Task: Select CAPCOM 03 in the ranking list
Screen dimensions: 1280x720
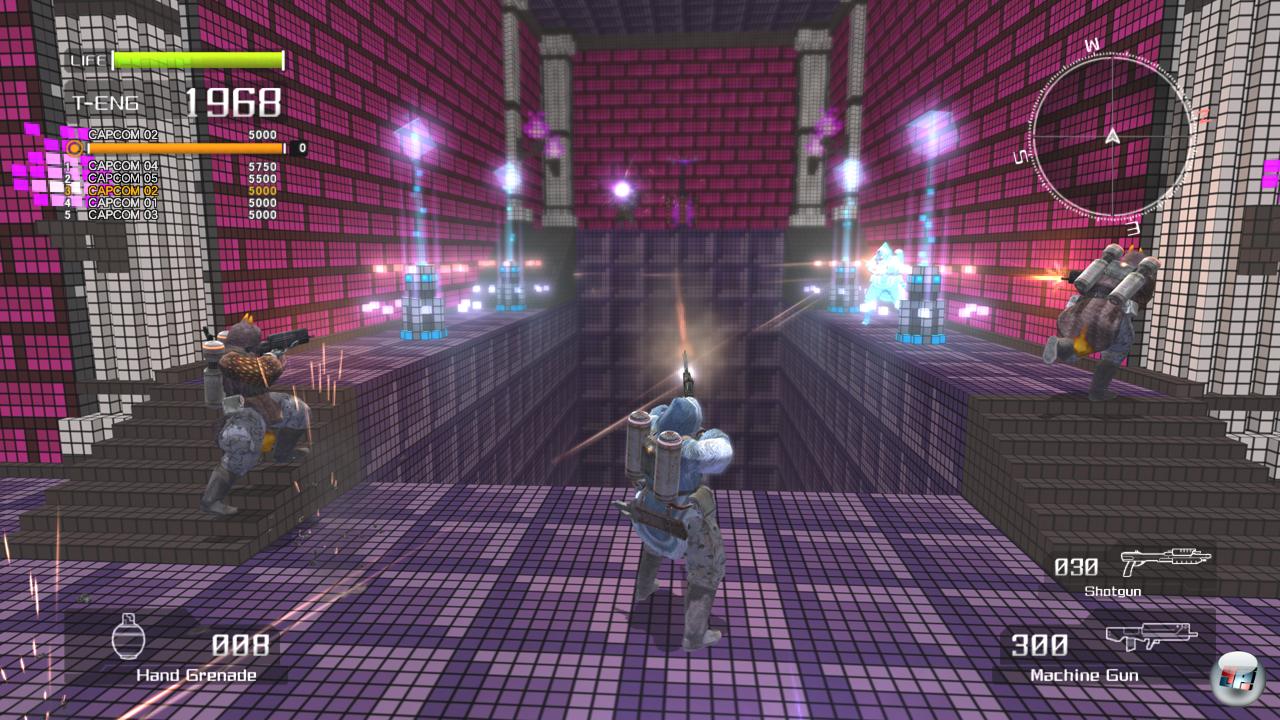Action: (123, 215)
